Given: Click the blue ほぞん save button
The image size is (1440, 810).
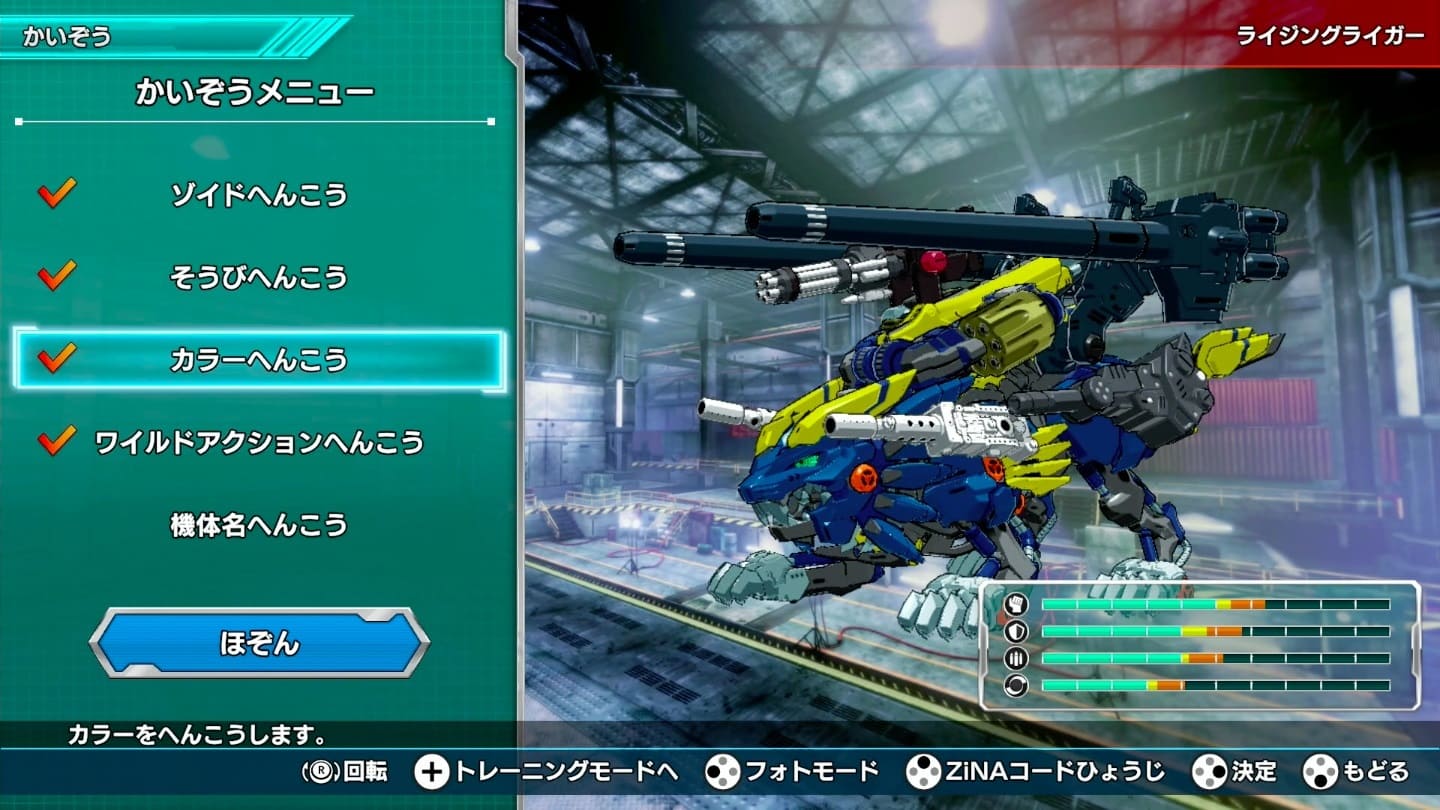Looking at the screenshot, I should [x=259, y=643].
